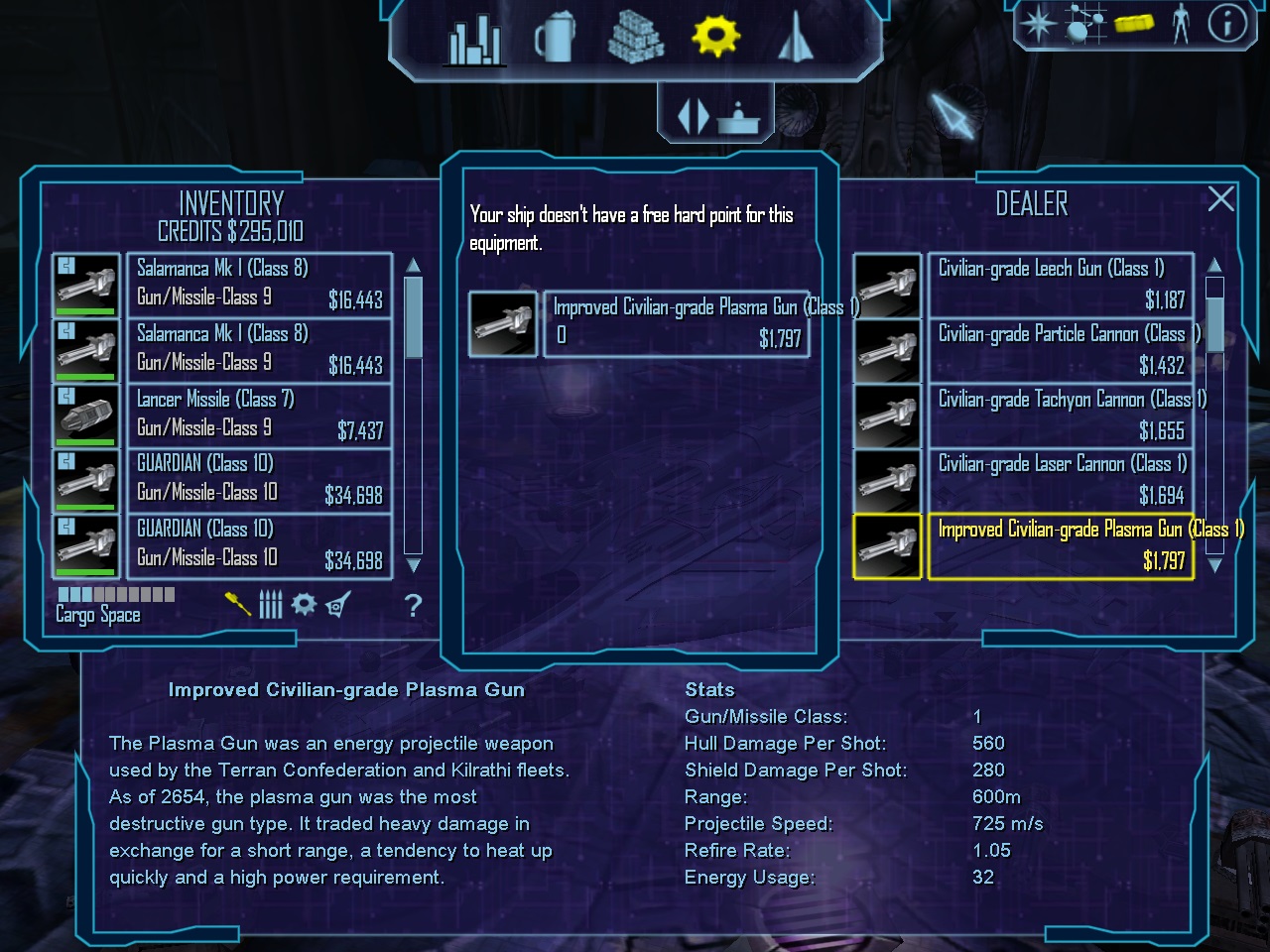This screenshot has width=1270, height=952.
Task: Filter inventory by the ammunition icon
Action: (x=271, y=604)
